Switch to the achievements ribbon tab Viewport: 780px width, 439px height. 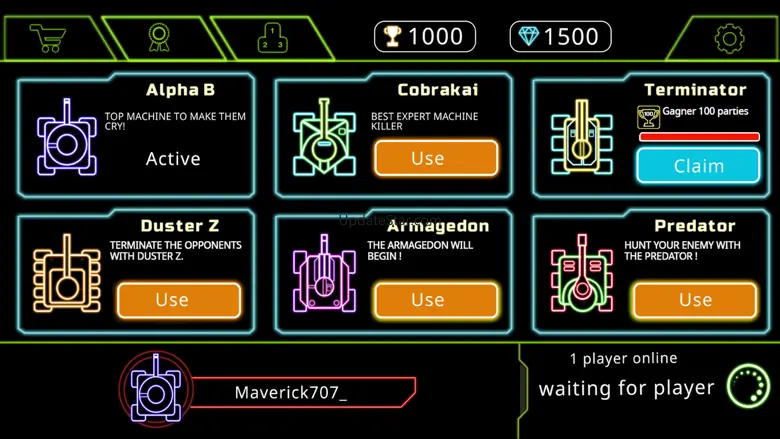[159, 38]
